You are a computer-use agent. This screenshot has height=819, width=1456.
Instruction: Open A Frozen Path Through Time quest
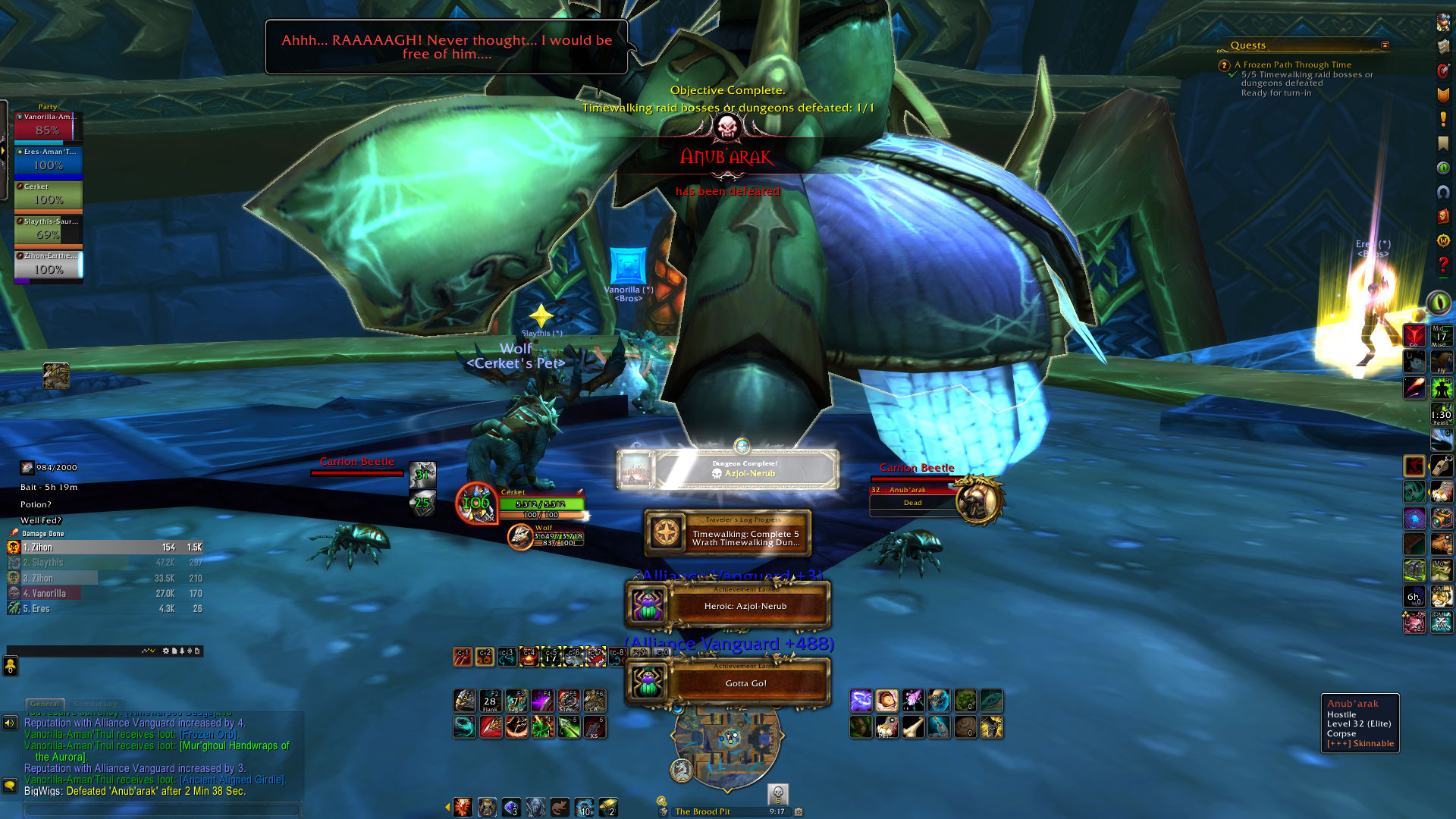[1292, 65]
